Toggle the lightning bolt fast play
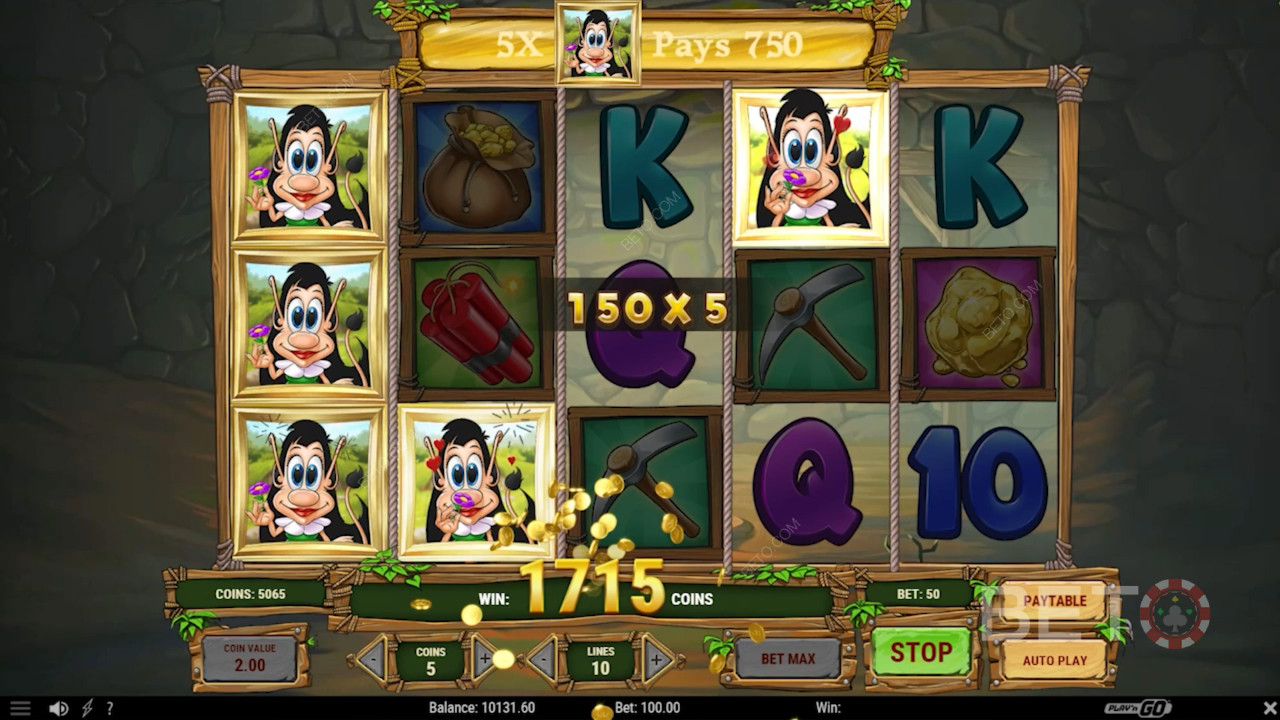 coord(87,708)
